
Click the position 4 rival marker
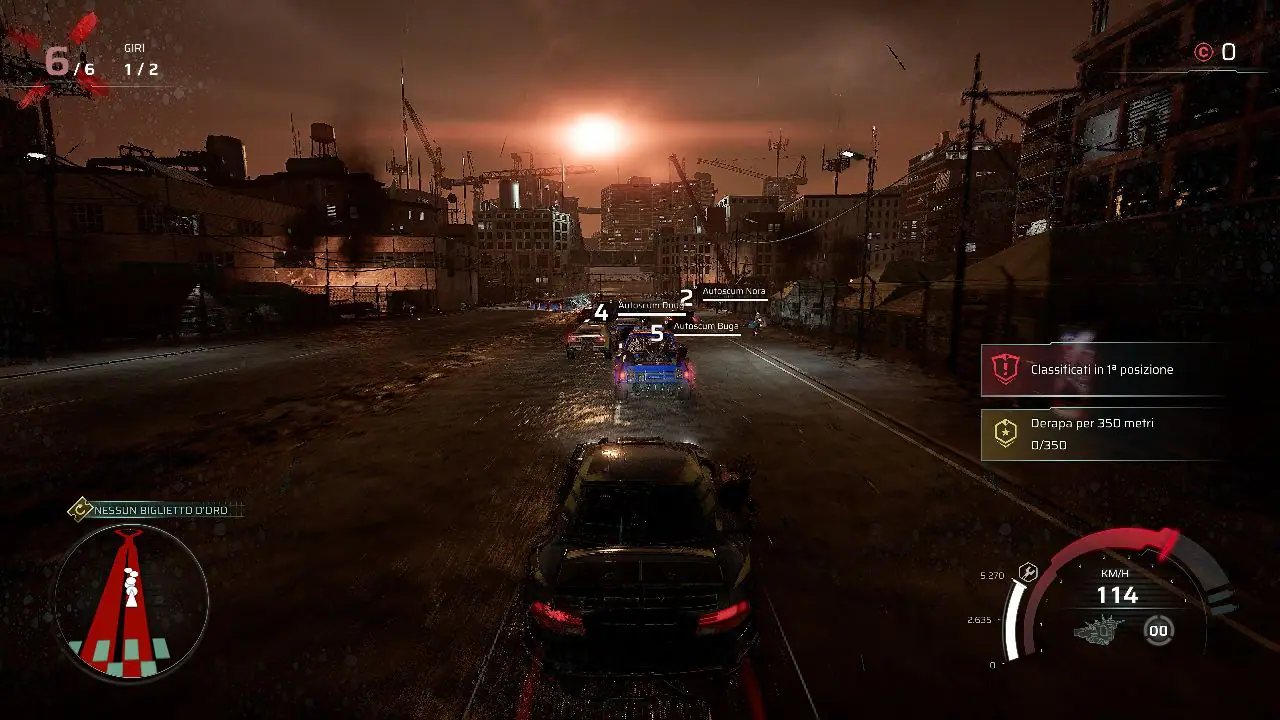pyautogui.click(x=600, y=313)
